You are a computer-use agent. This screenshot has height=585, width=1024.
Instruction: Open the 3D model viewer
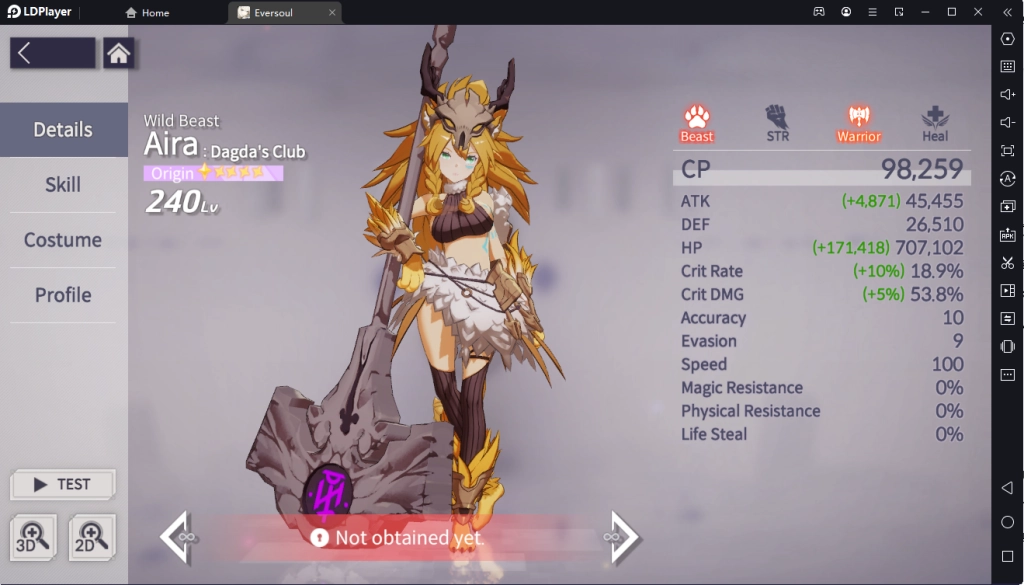35,537
